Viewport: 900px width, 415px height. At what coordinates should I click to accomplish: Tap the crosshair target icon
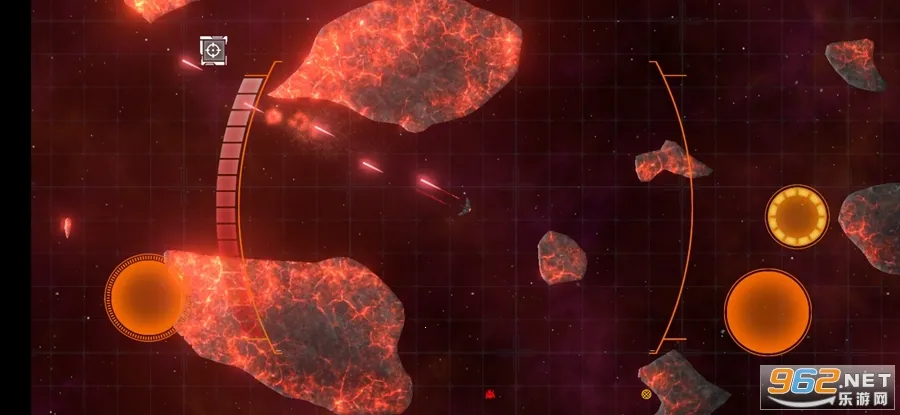[x=213, y=50]
